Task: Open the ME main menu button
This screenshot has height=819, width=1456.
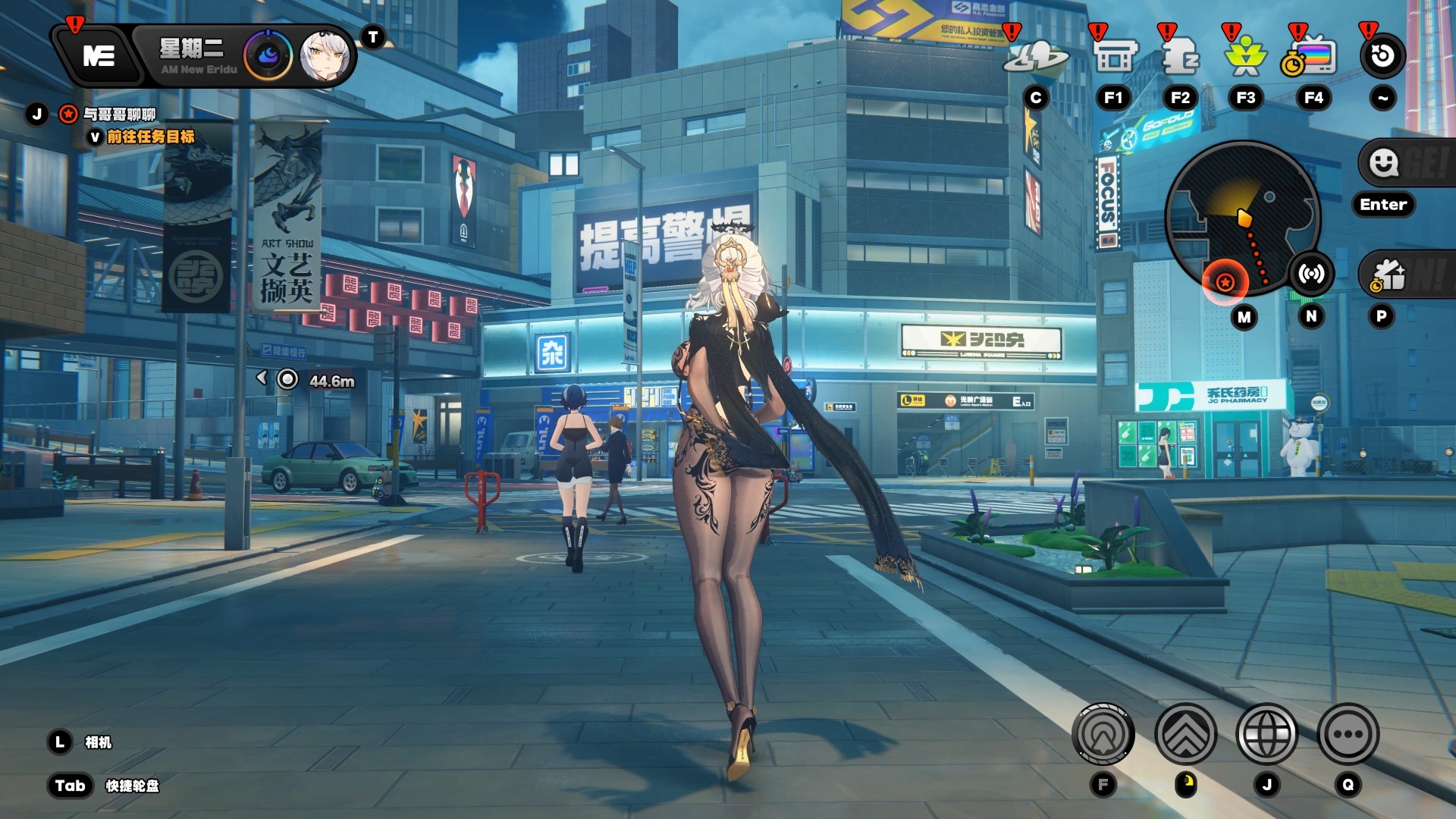Action: 99,55
